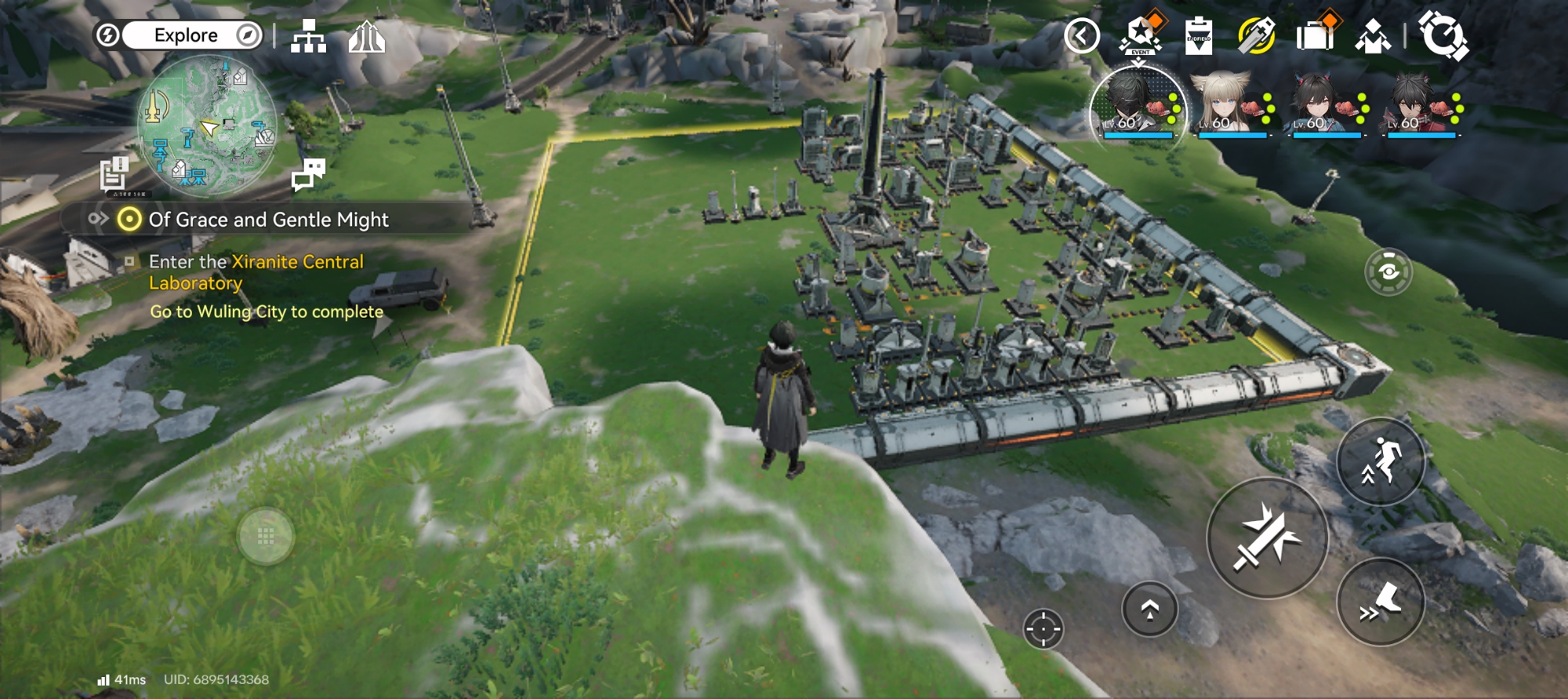Tap the sword attack button
1568x699 pixels.
pyautogui.click(x=1267, y=538)
